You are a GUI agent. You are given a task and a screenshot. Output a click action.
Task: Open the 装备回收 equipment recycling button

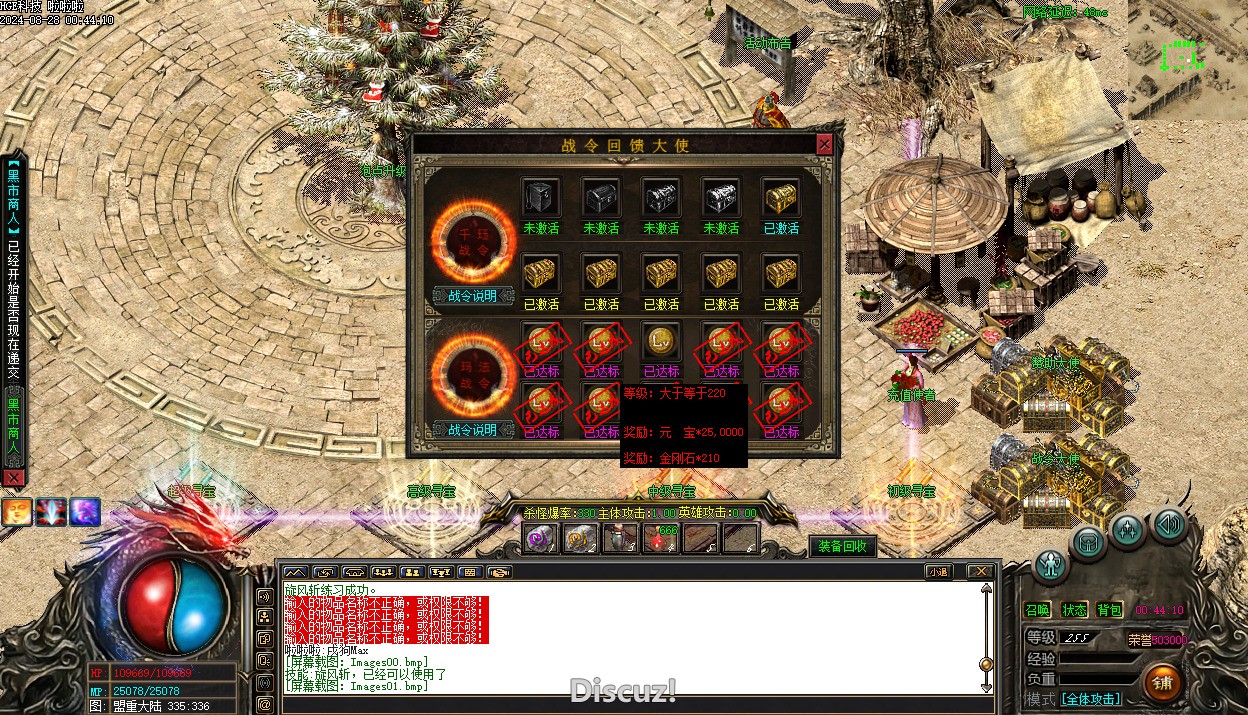point(842,546)
